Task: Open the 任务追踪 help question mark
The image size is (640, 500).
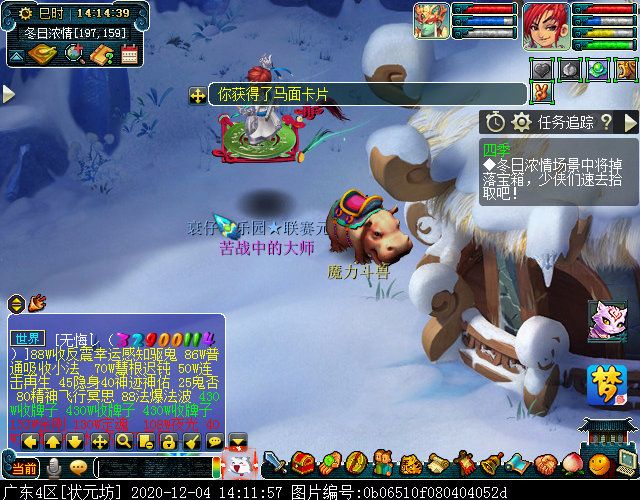Action: pyautogui.click(x=606, y=122)
